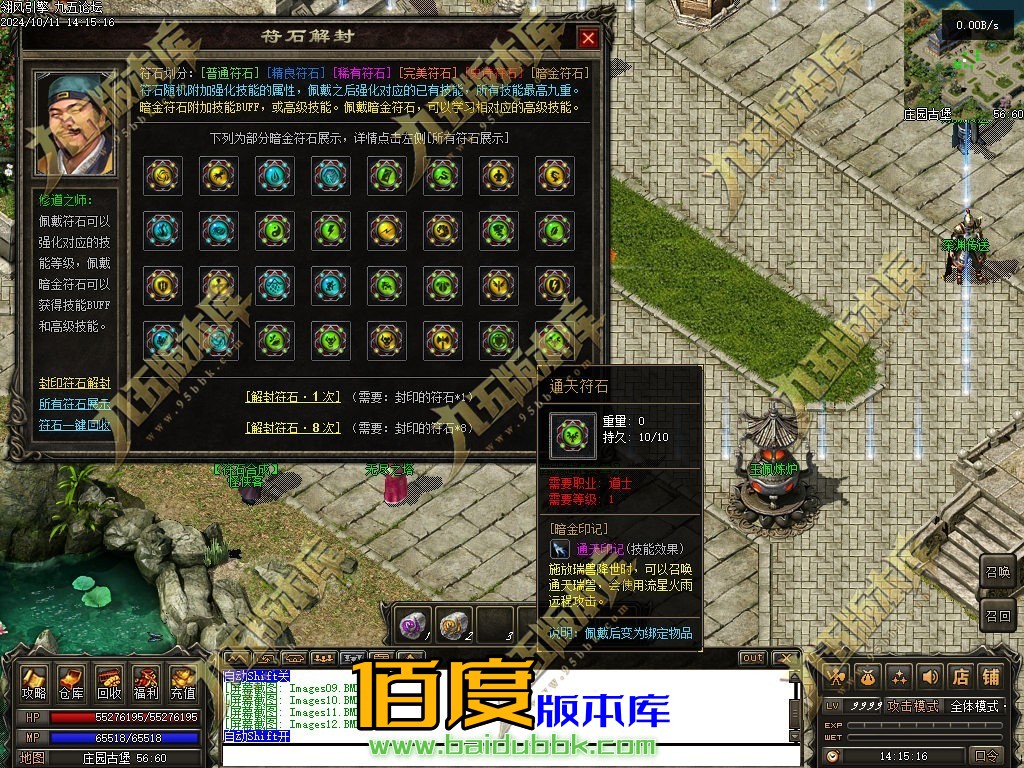The width and height of the screenshot is (1024, 768).
Task: Close the 符石解封 rune stone window
Action: click(x=589, y=39)
